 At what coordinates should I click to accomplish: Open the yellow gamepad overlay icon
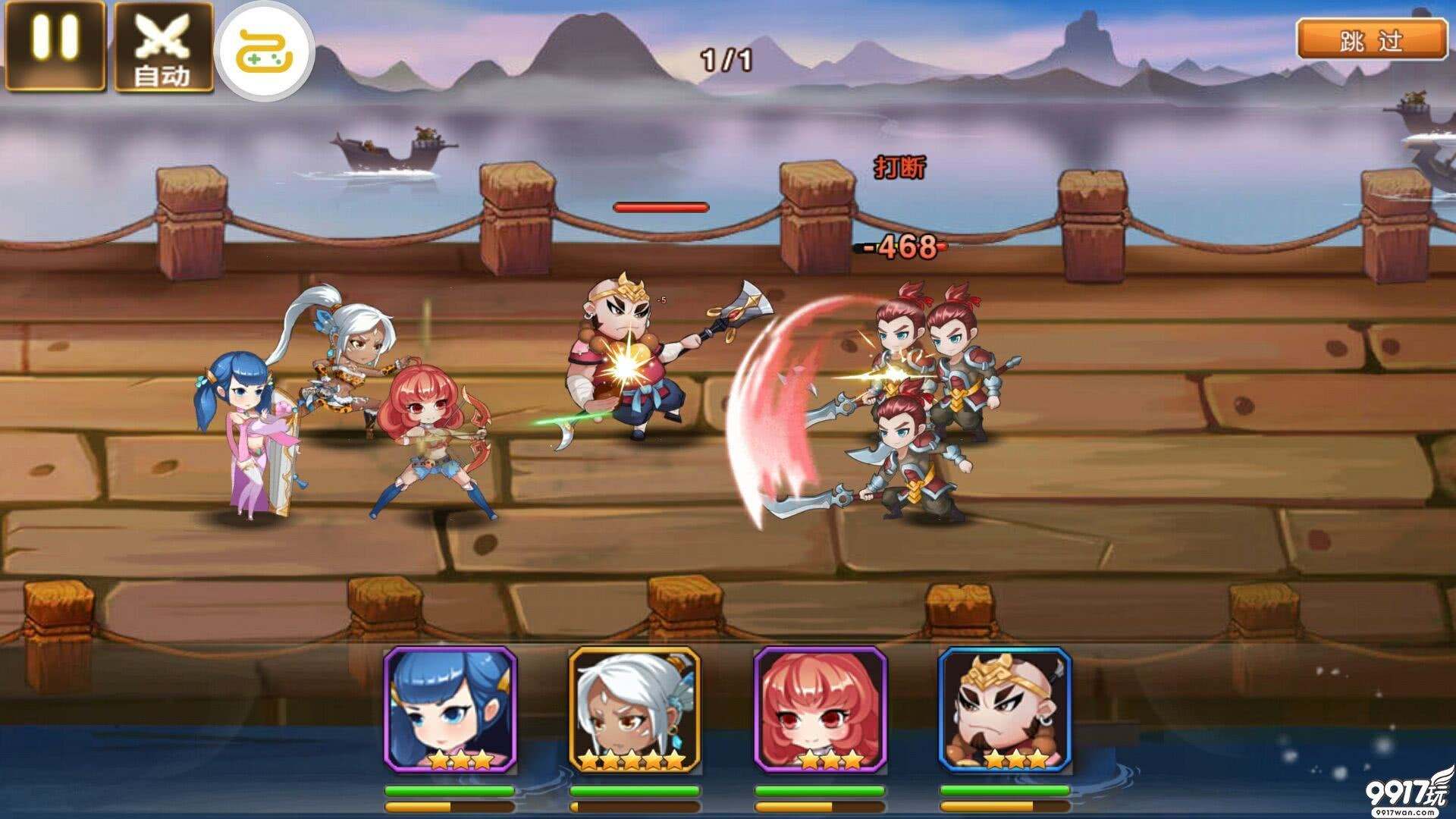click(265, 51)
